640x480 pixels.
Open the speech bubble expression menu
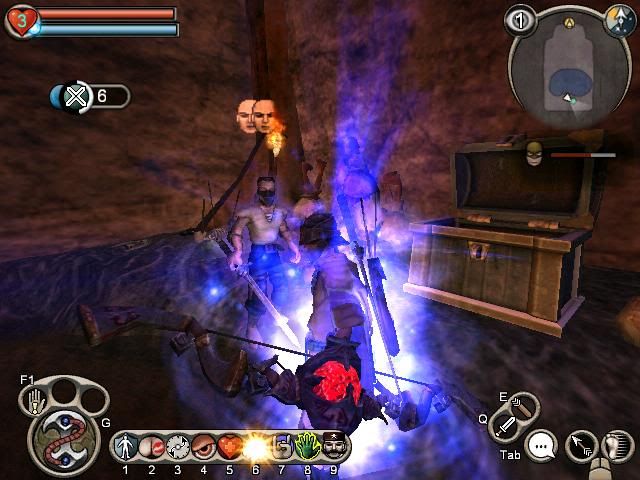542,445
